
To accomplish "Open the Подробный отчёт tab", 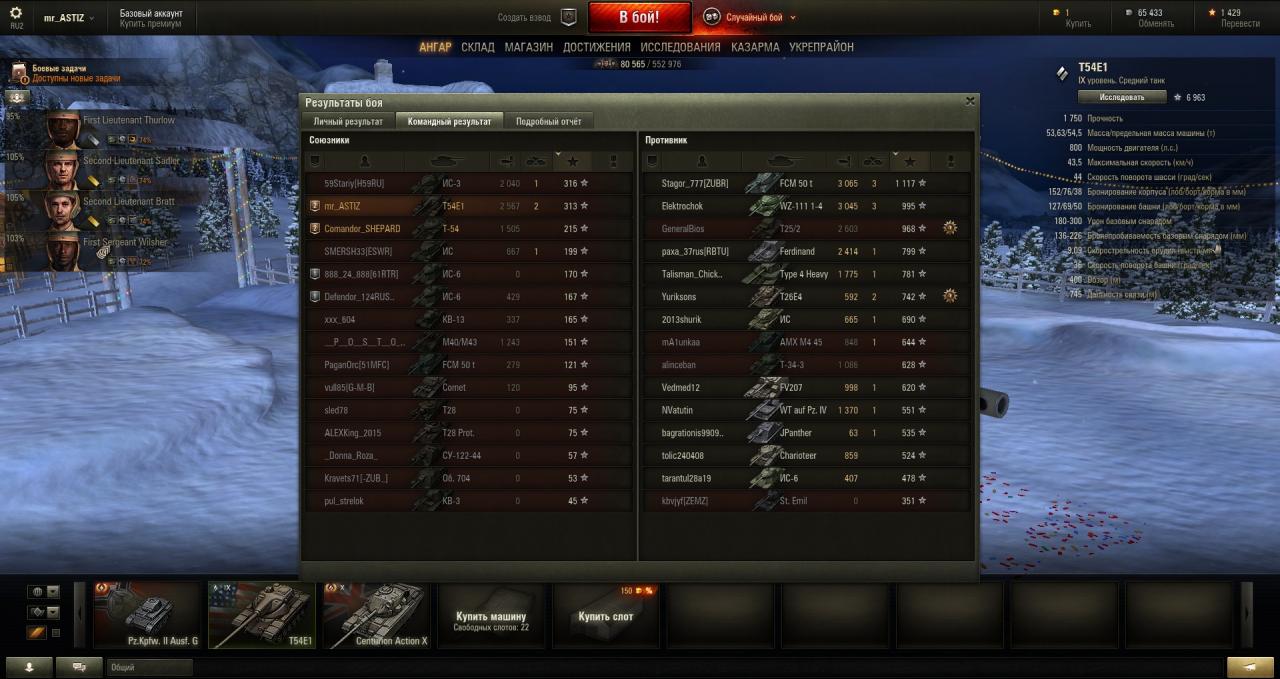I will coord(548,121).
